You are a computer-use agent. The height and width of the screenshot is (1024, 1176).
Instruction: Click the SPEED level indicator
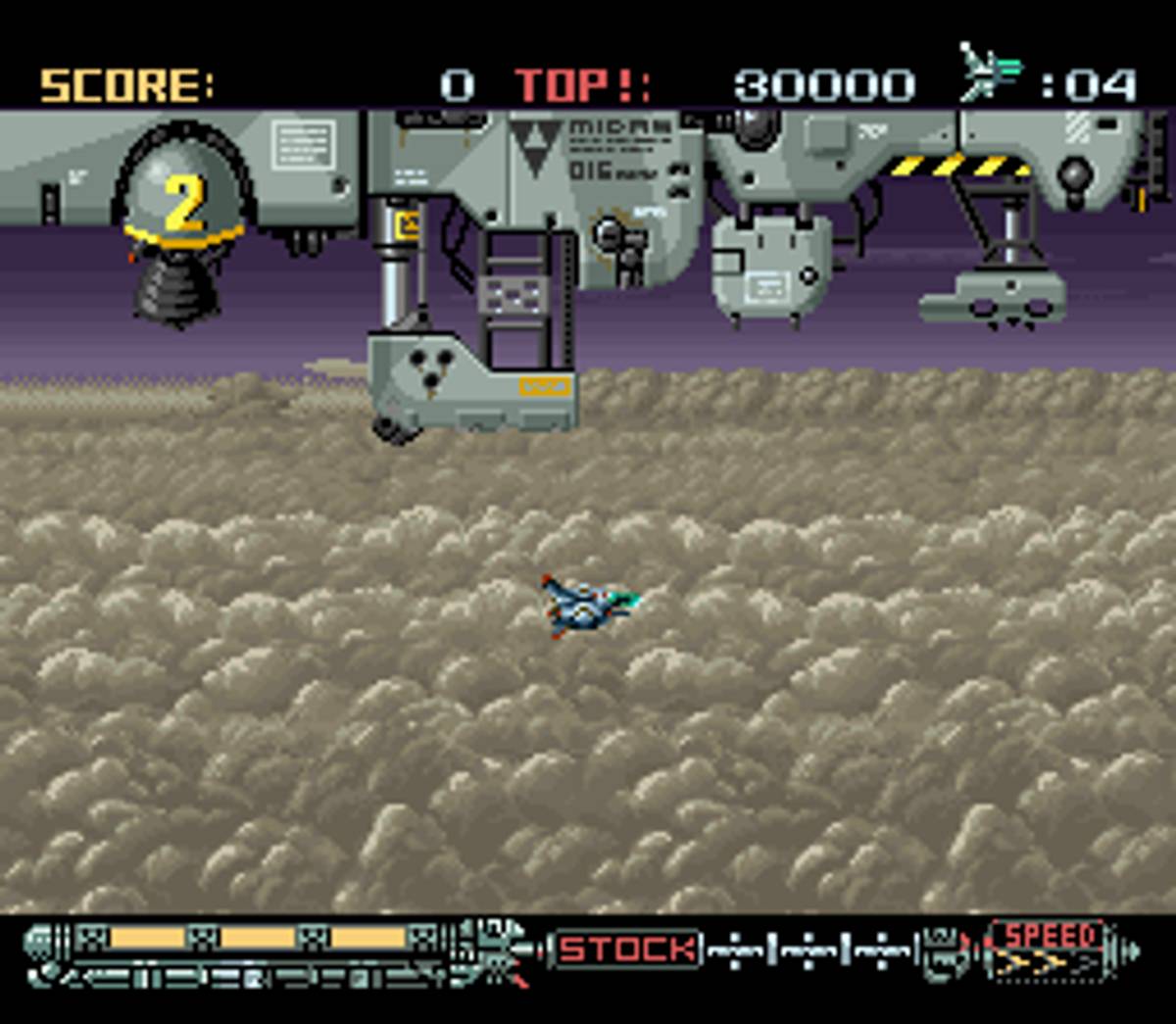(1047, 951)
